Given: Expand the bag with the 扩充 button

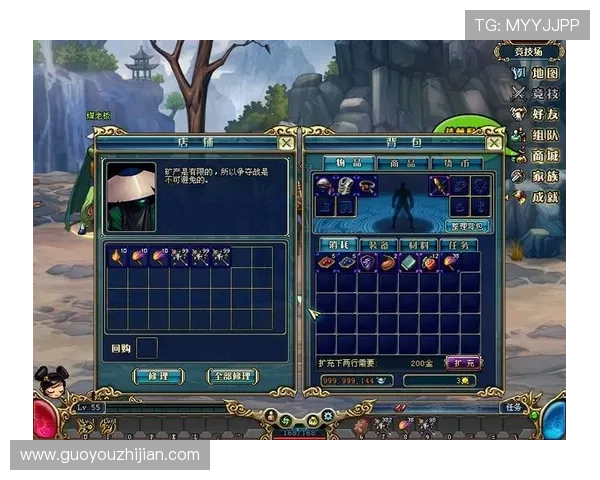Looking at the screenshot, I should point(461,362).
